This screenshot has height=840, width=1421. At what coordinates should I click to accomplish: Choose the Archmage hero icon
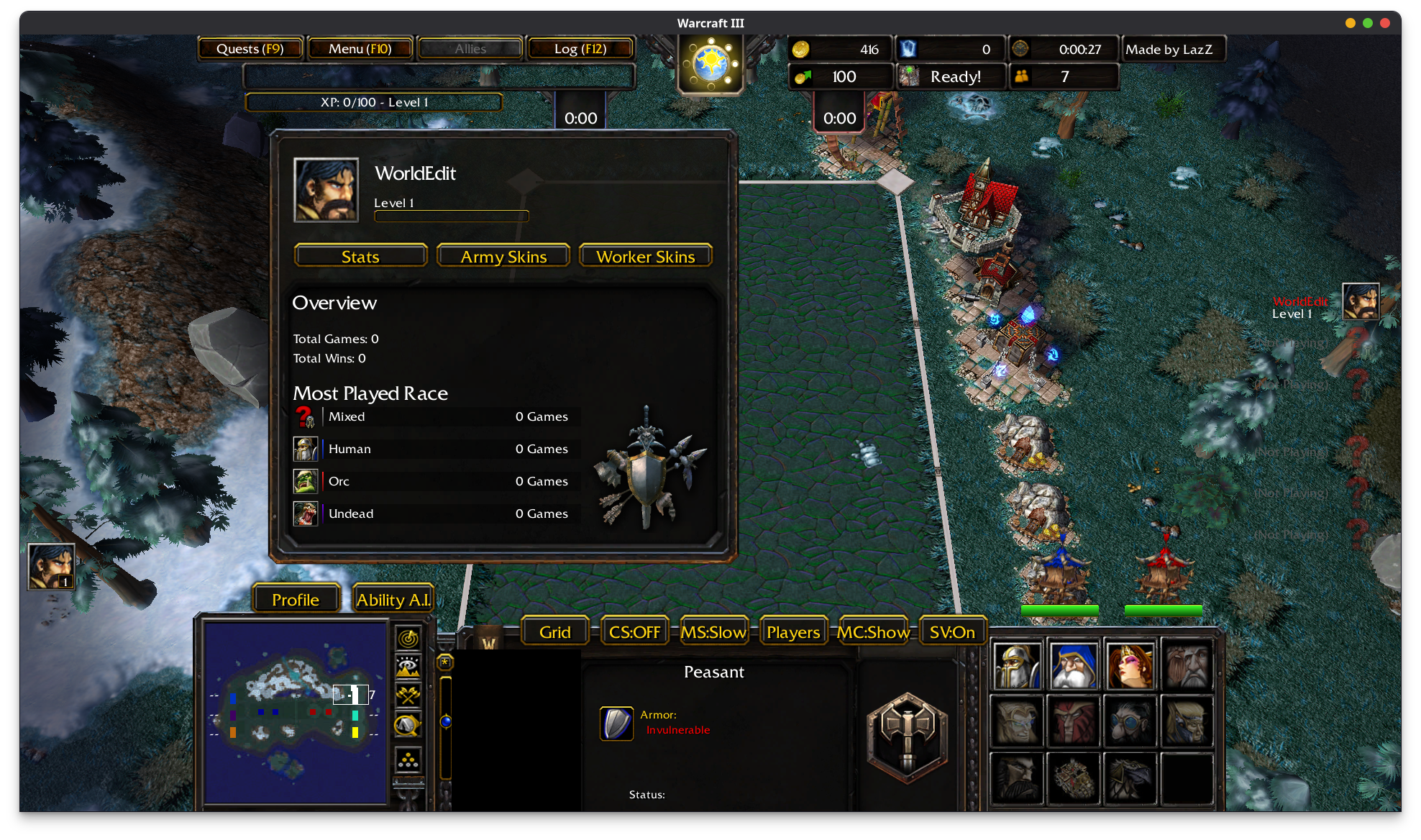point(1074,666)
